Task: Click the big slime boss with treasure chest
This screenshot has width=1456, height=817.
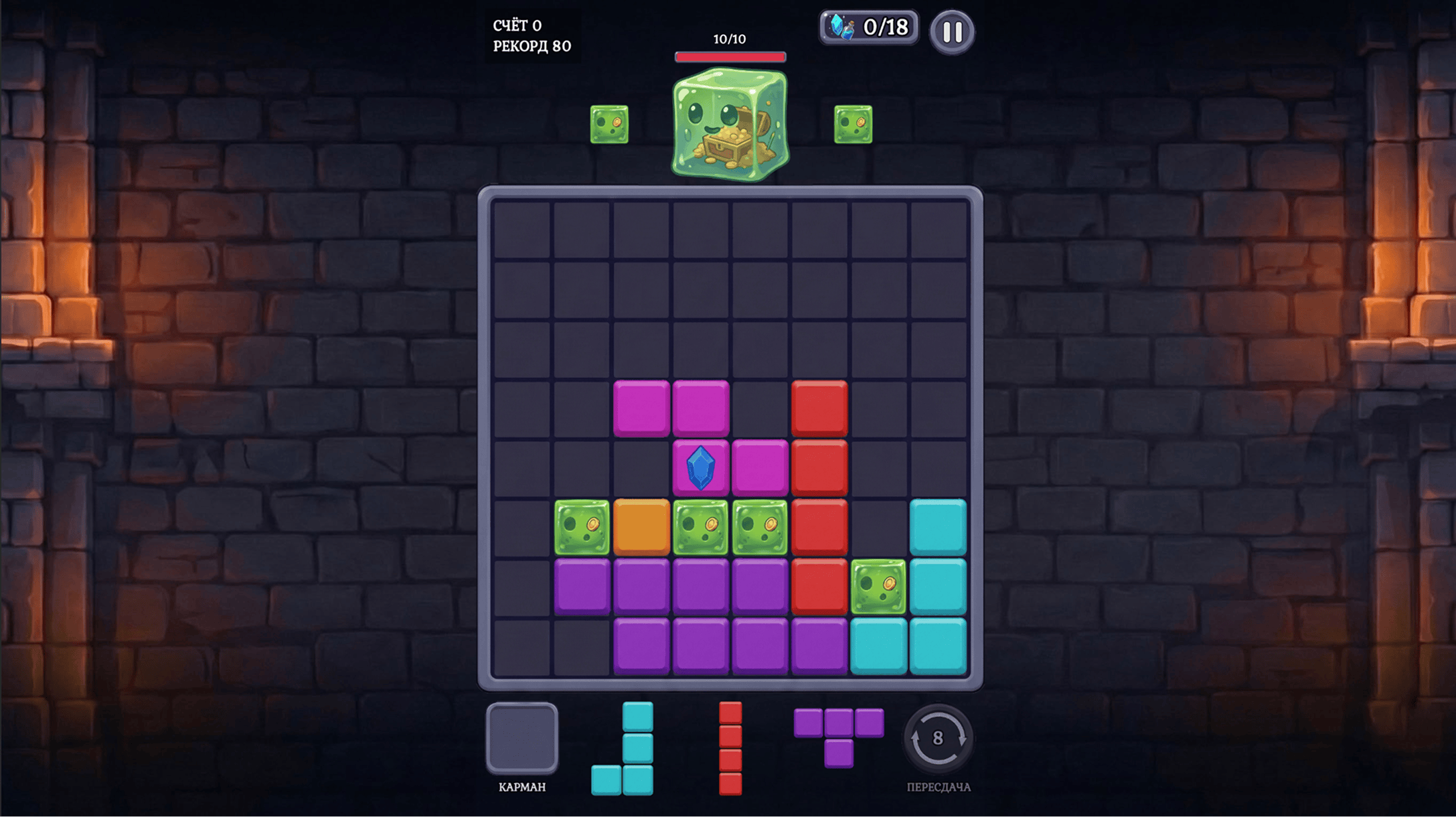Action: click(730, 124)
